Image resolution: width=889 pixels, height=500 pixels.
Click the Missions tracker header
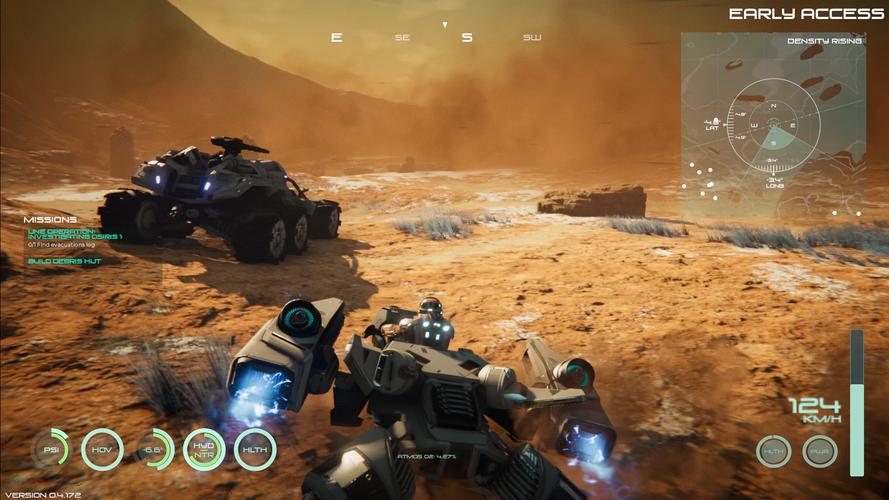tap(50, 220)
